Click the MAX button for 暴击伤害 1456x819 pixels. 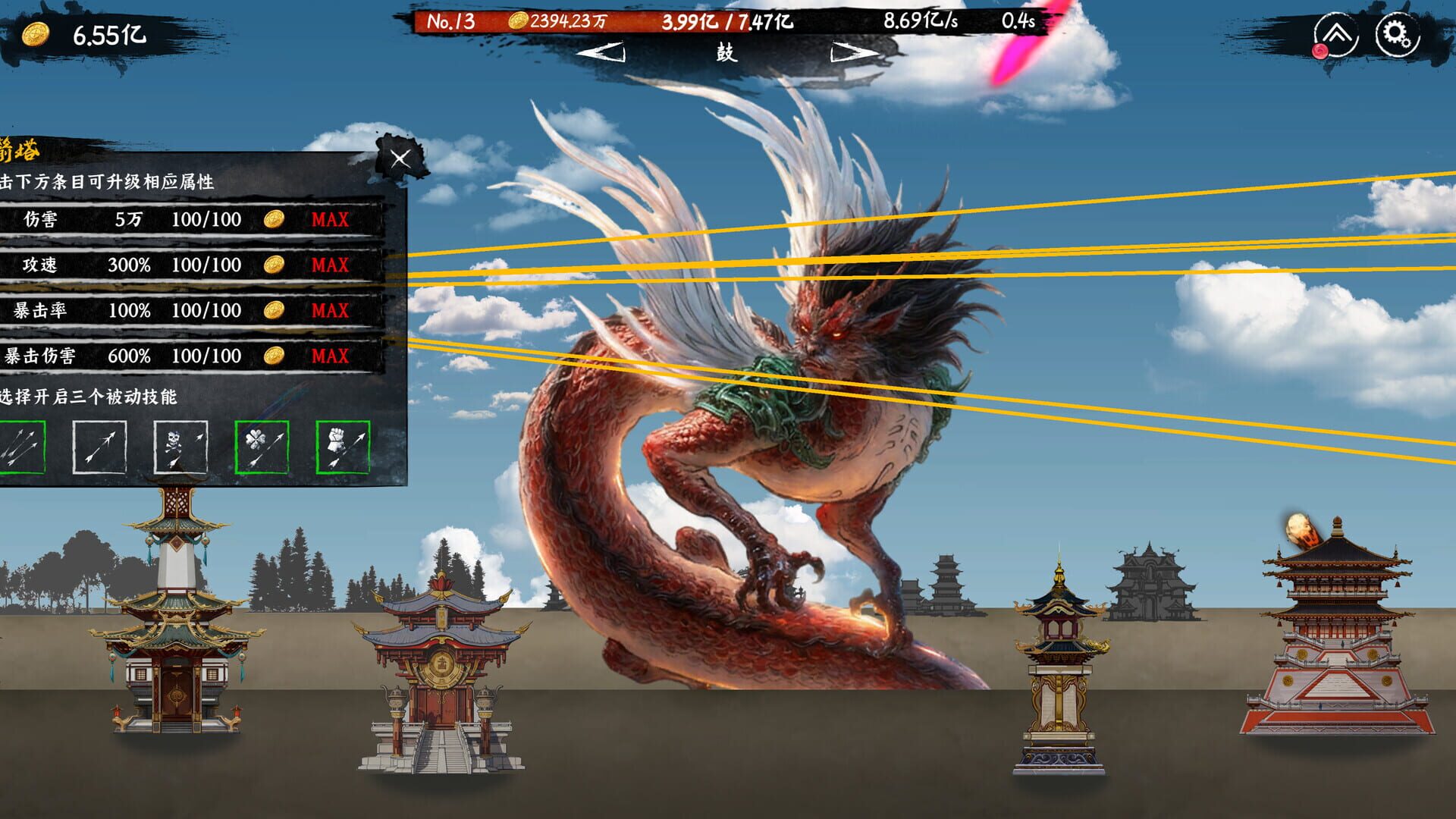coord(328,354)
